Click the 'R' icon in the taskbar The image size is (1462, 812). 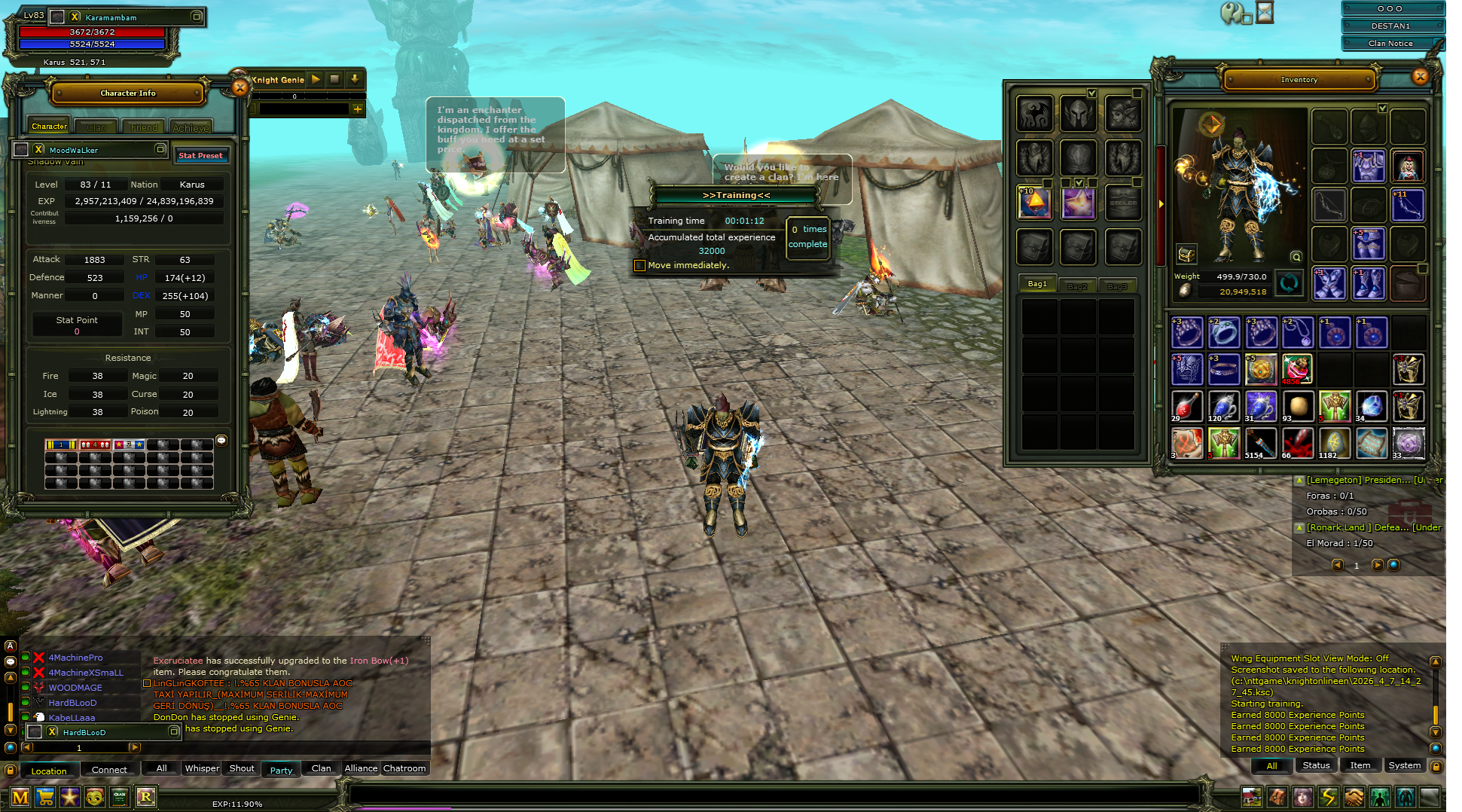click(145, 797)
